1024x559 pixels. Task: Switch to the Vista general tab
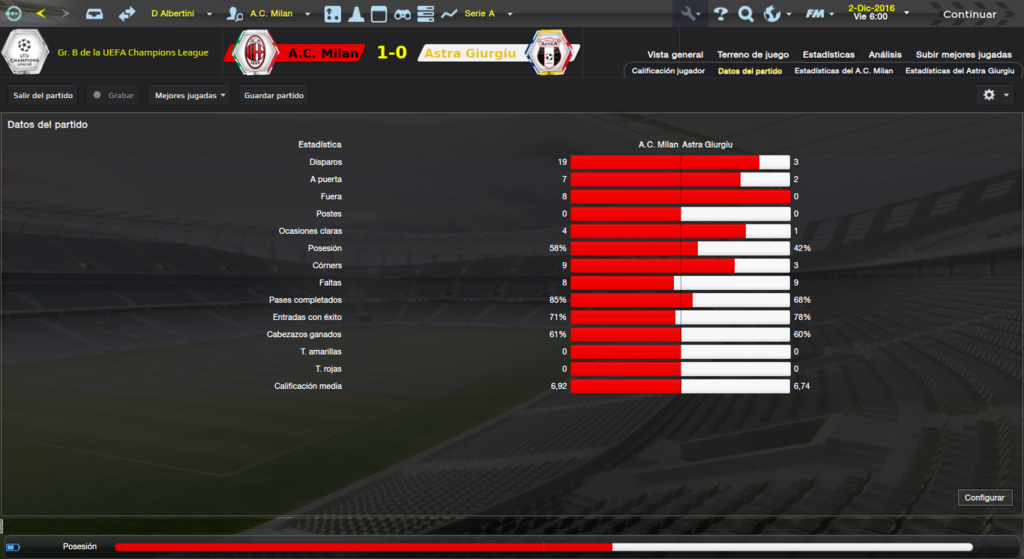(675, 54)
